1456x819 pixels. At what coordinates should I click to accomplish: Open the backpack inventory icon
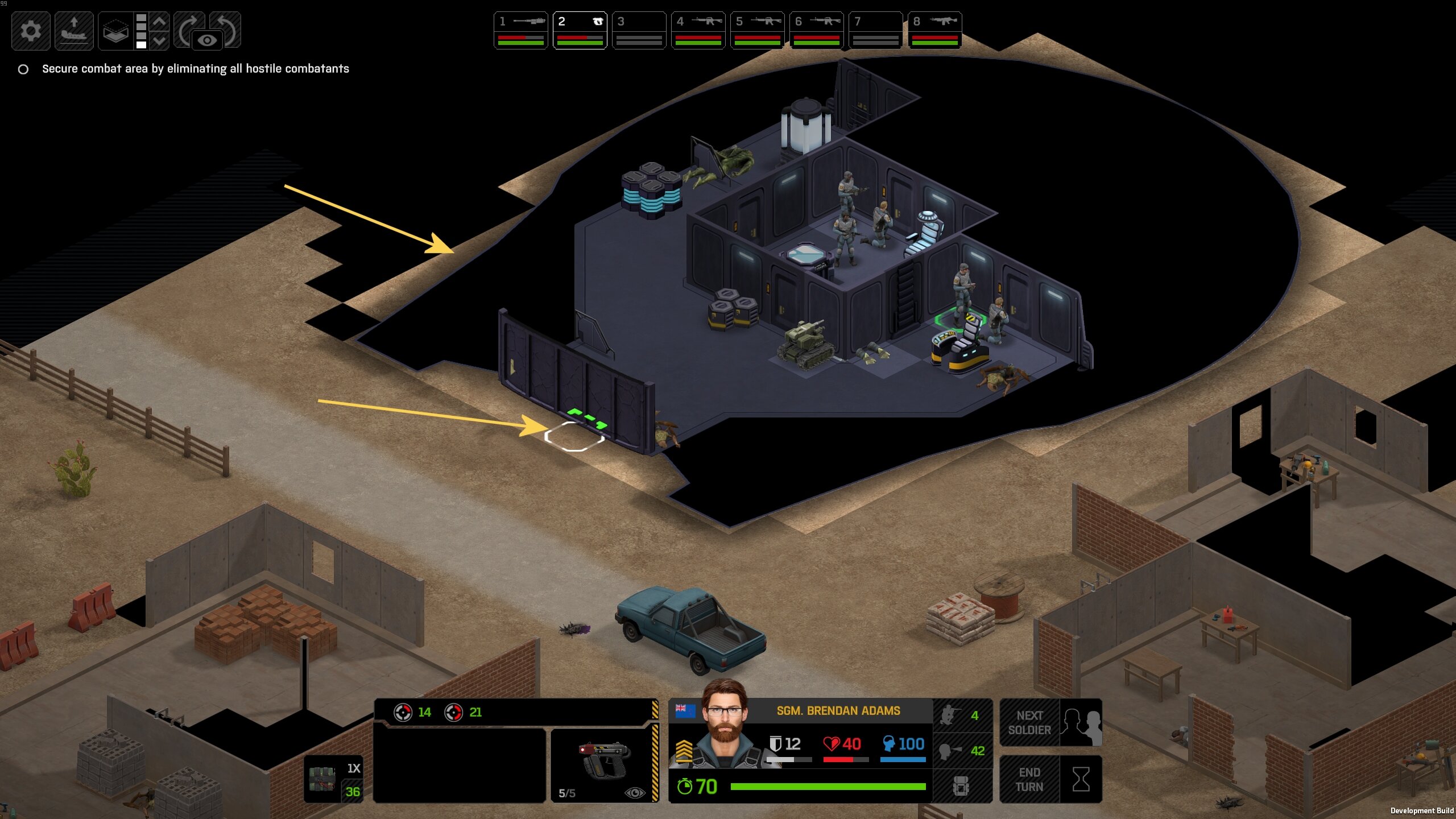(x=961, y=786)
